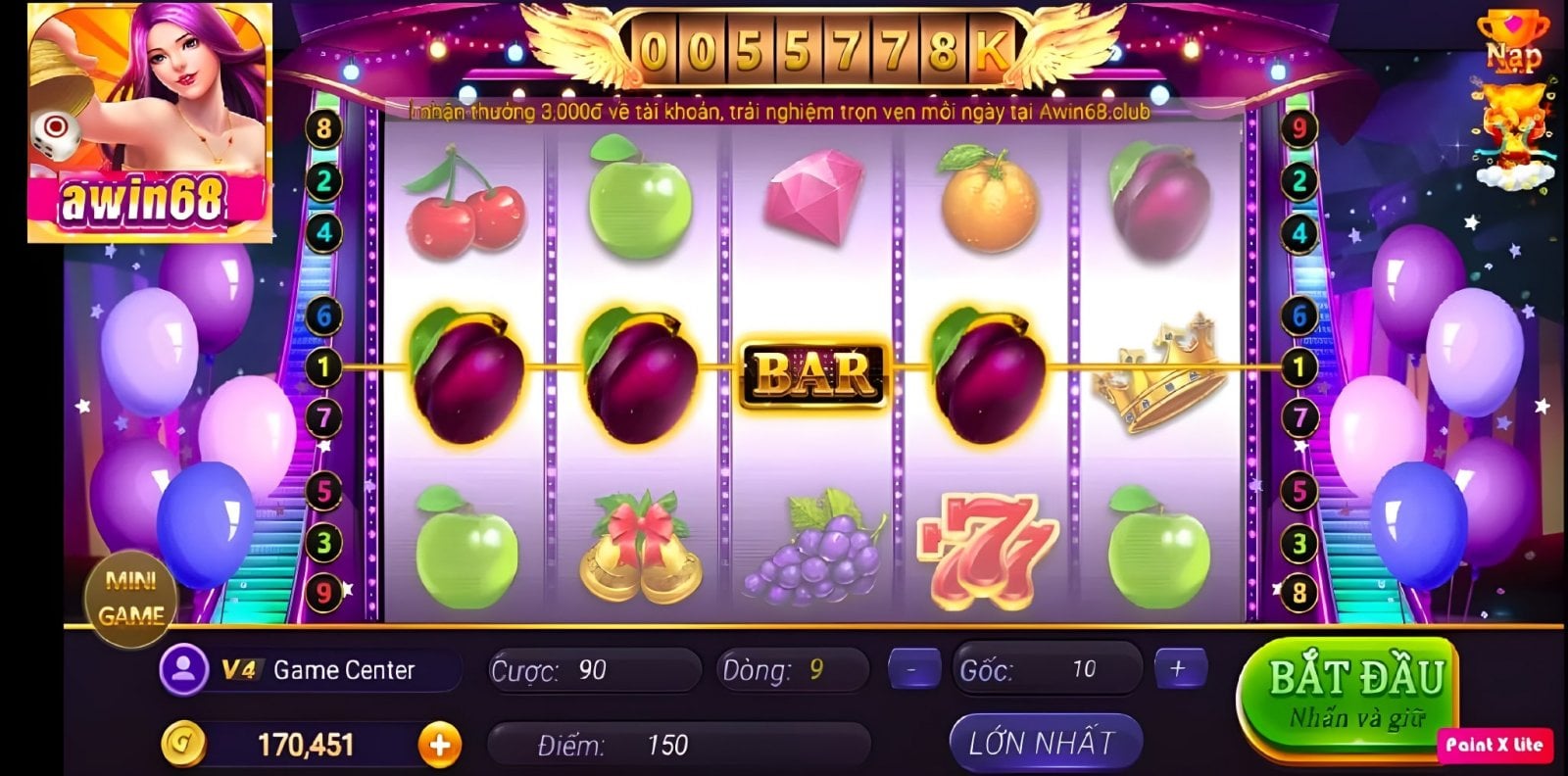Open the purple player profile avatar
Image resolution: width=1568 pixels, height=776 pixels.
183,669
